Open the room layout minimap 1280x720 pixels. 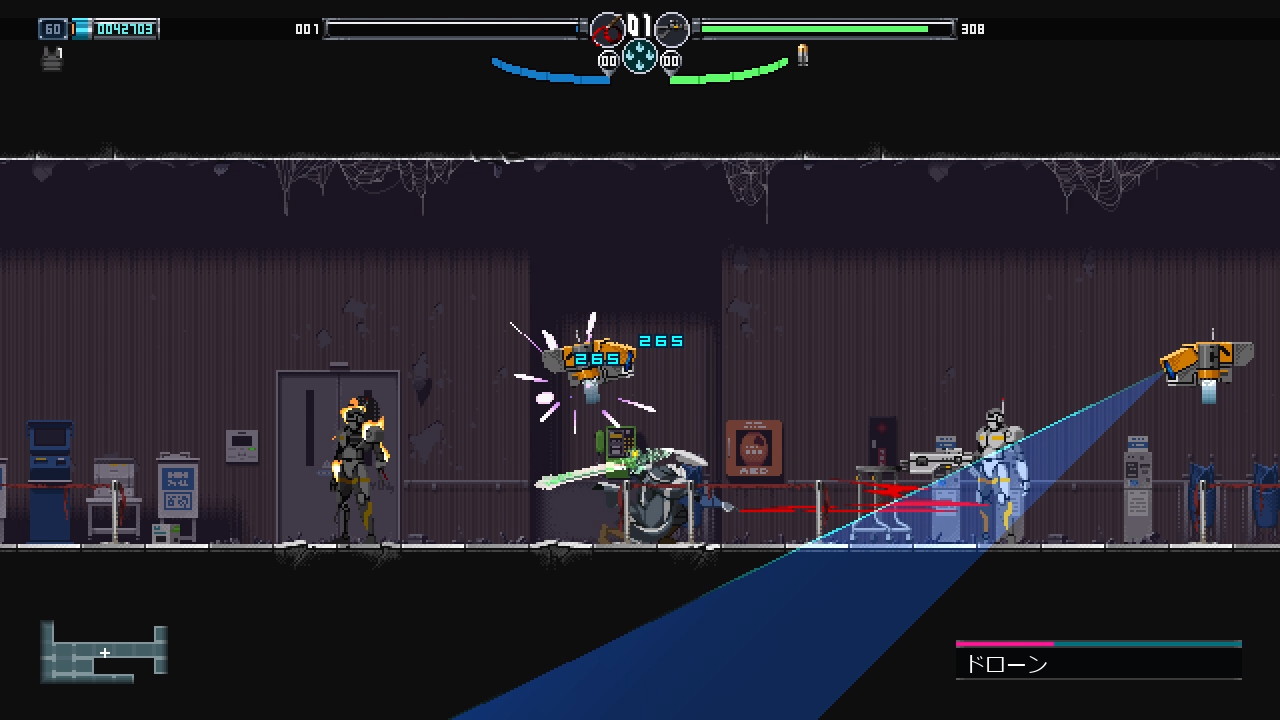pyautogui.click(x=103, y=651)
